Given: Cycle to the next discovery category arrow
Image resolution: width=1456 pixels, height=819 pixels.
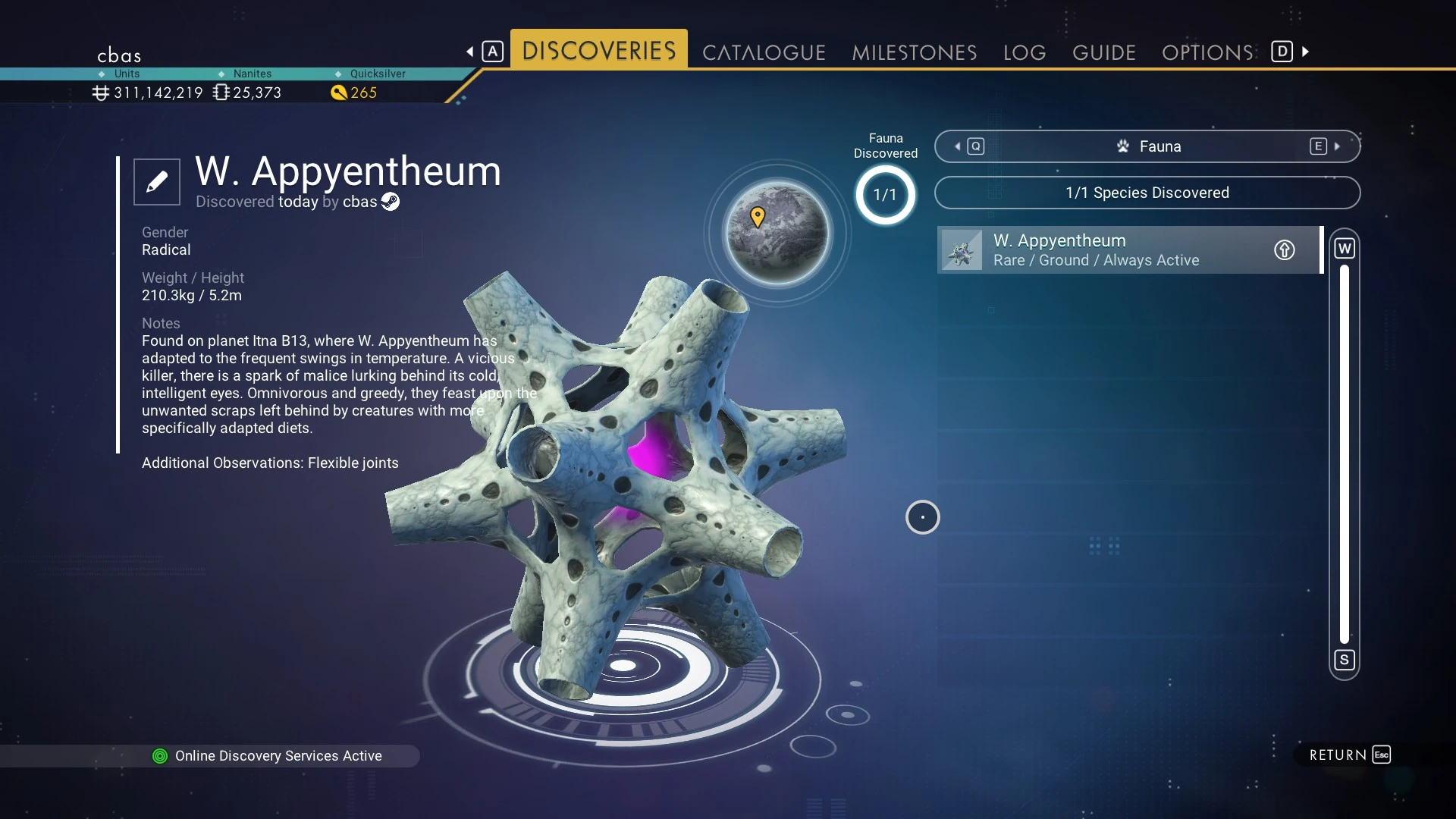Looking at the screenshot, I should (1337, 146).
